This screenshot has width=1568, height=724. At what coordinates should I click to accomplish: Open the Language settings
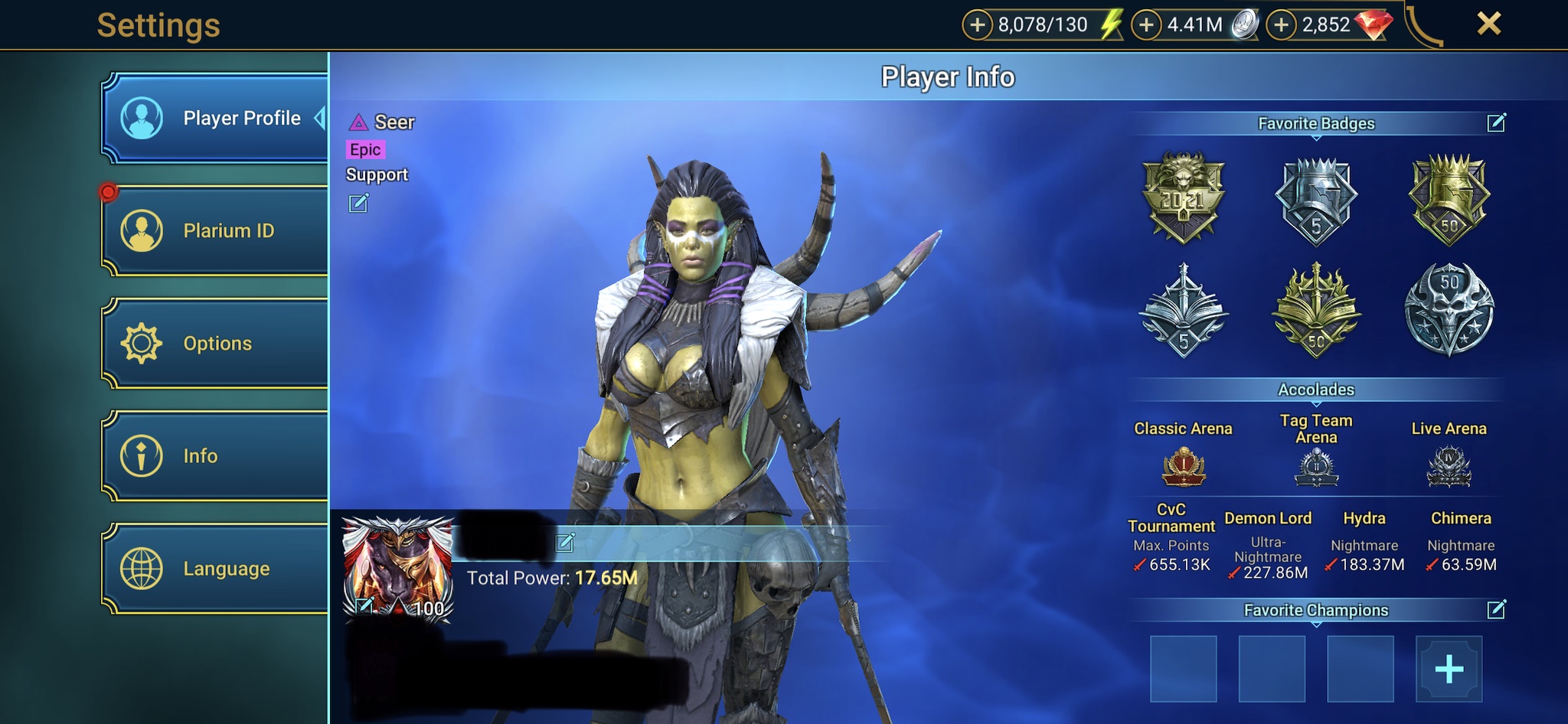216,569
